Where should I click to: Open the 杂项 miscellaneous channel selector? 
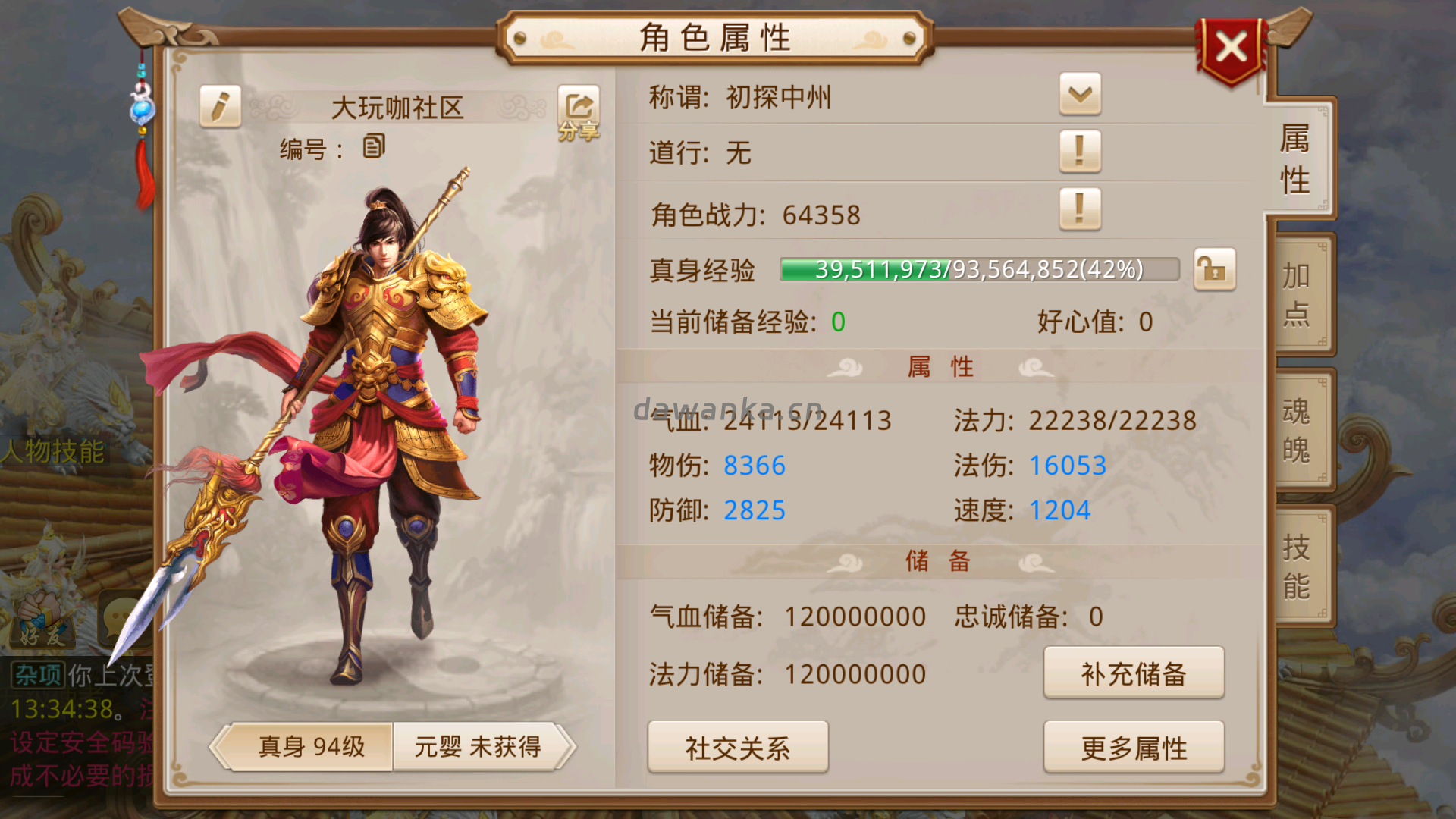click(36, 672)
